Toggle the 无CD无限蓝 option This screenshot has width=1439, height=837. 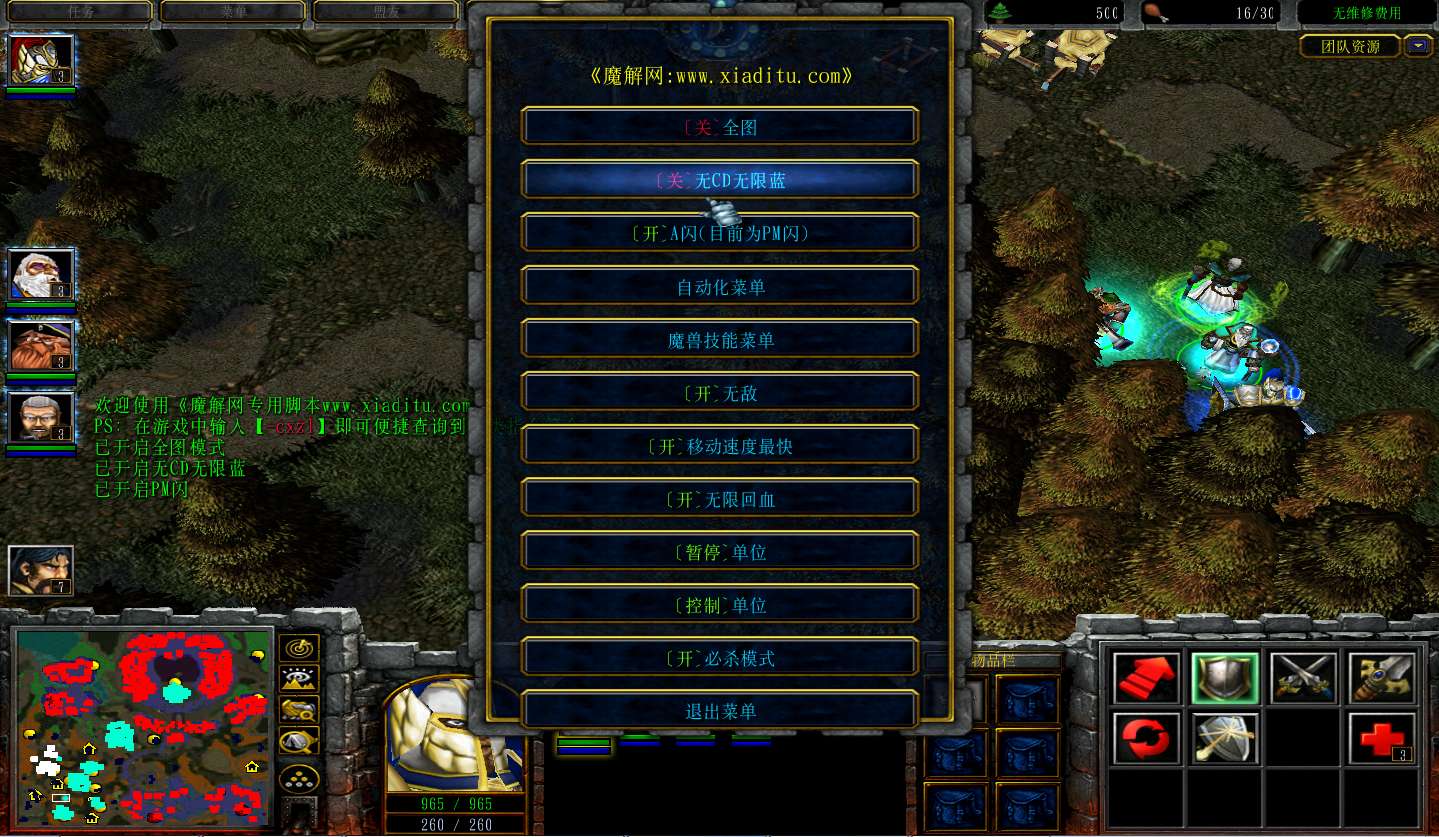719,180
